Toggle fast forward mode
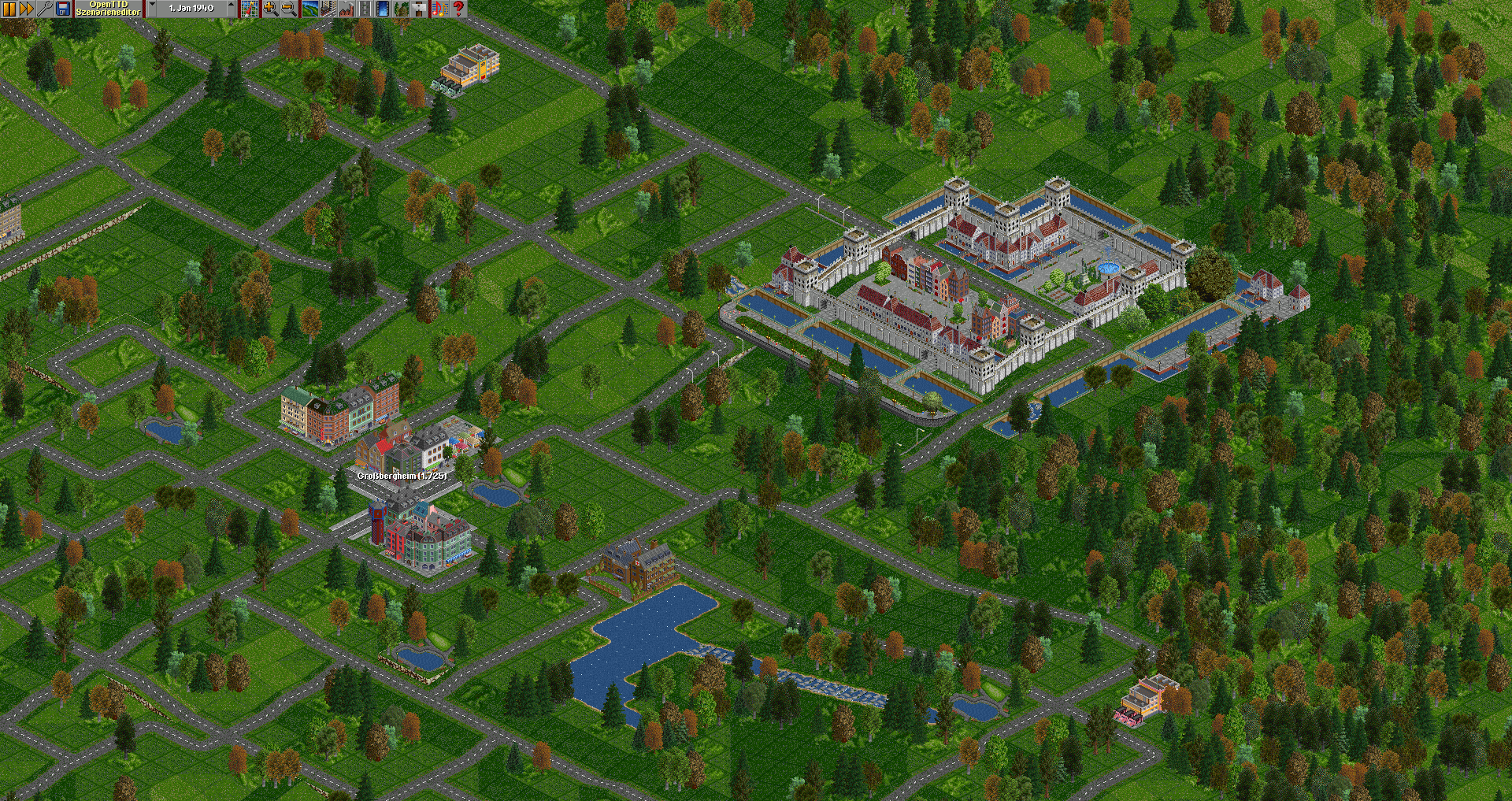This screenshot has width=1512, height=801. tap(26, 9)
